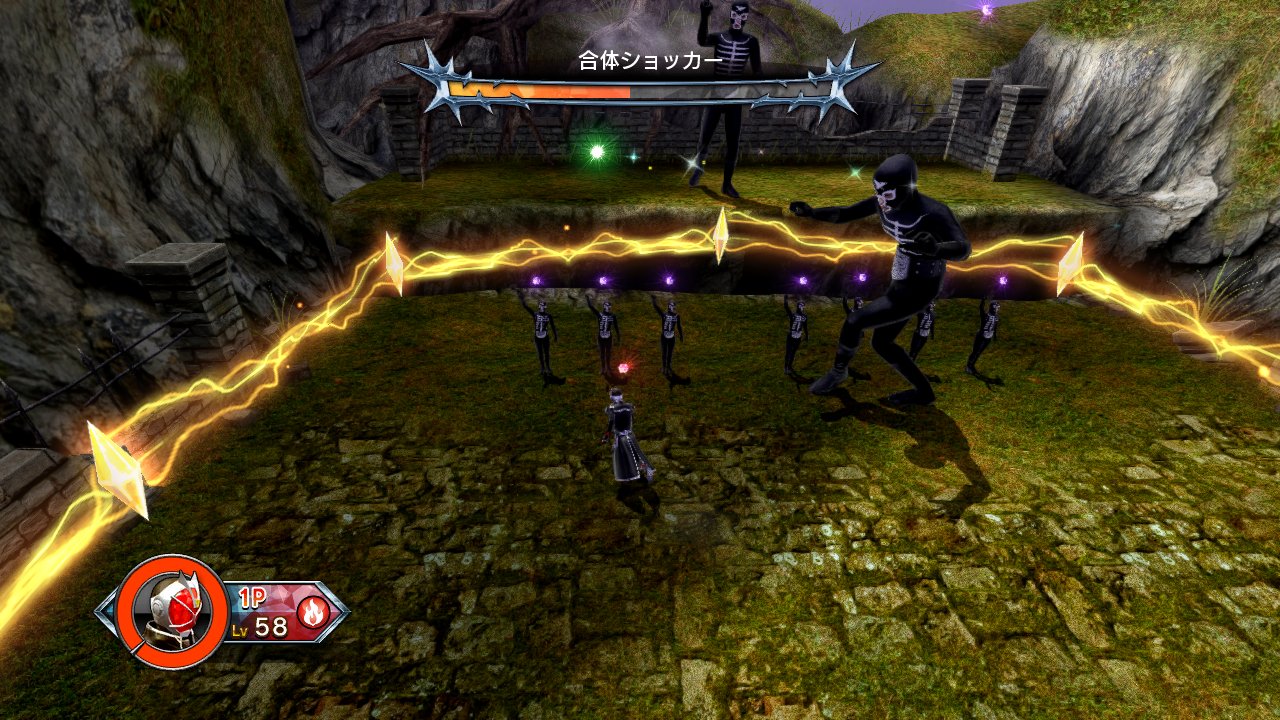Select the fire element icon

pyautogui.click(x=313, y=610)
